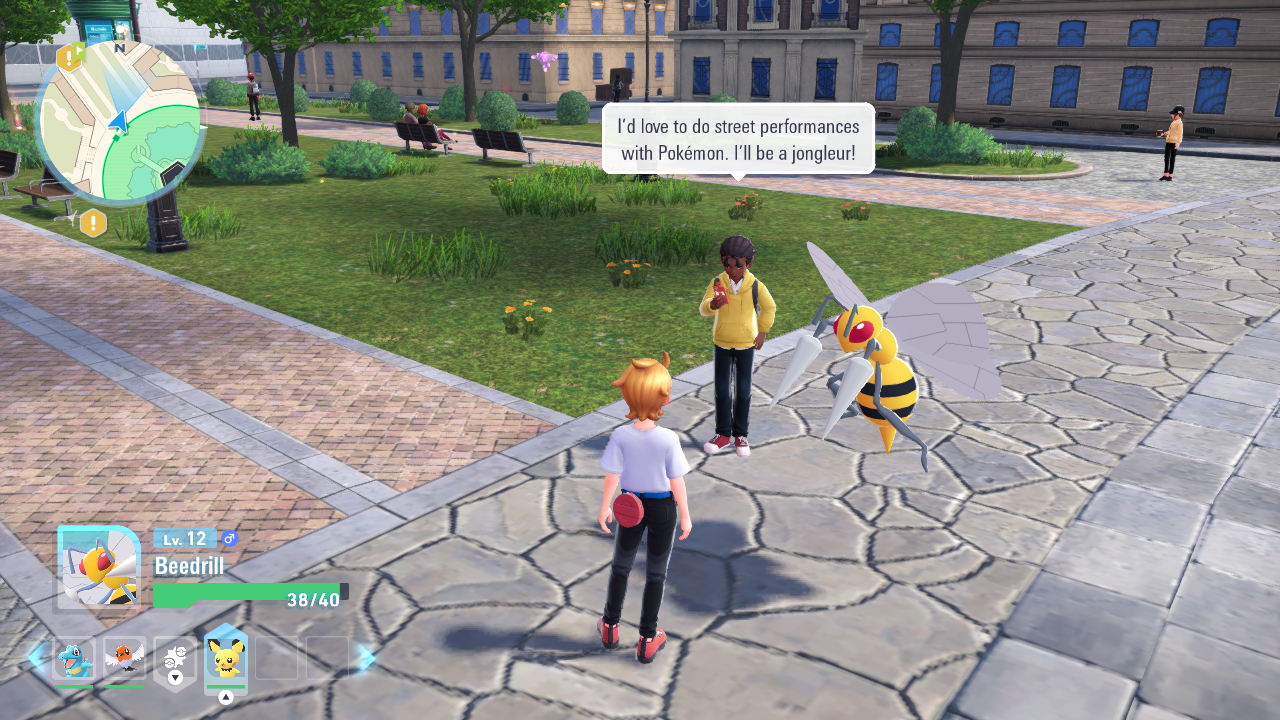1280x720 pixels.
Task: Switch to Pichu in the party bar
Action: pyautogui.click(x=226, y=659)
